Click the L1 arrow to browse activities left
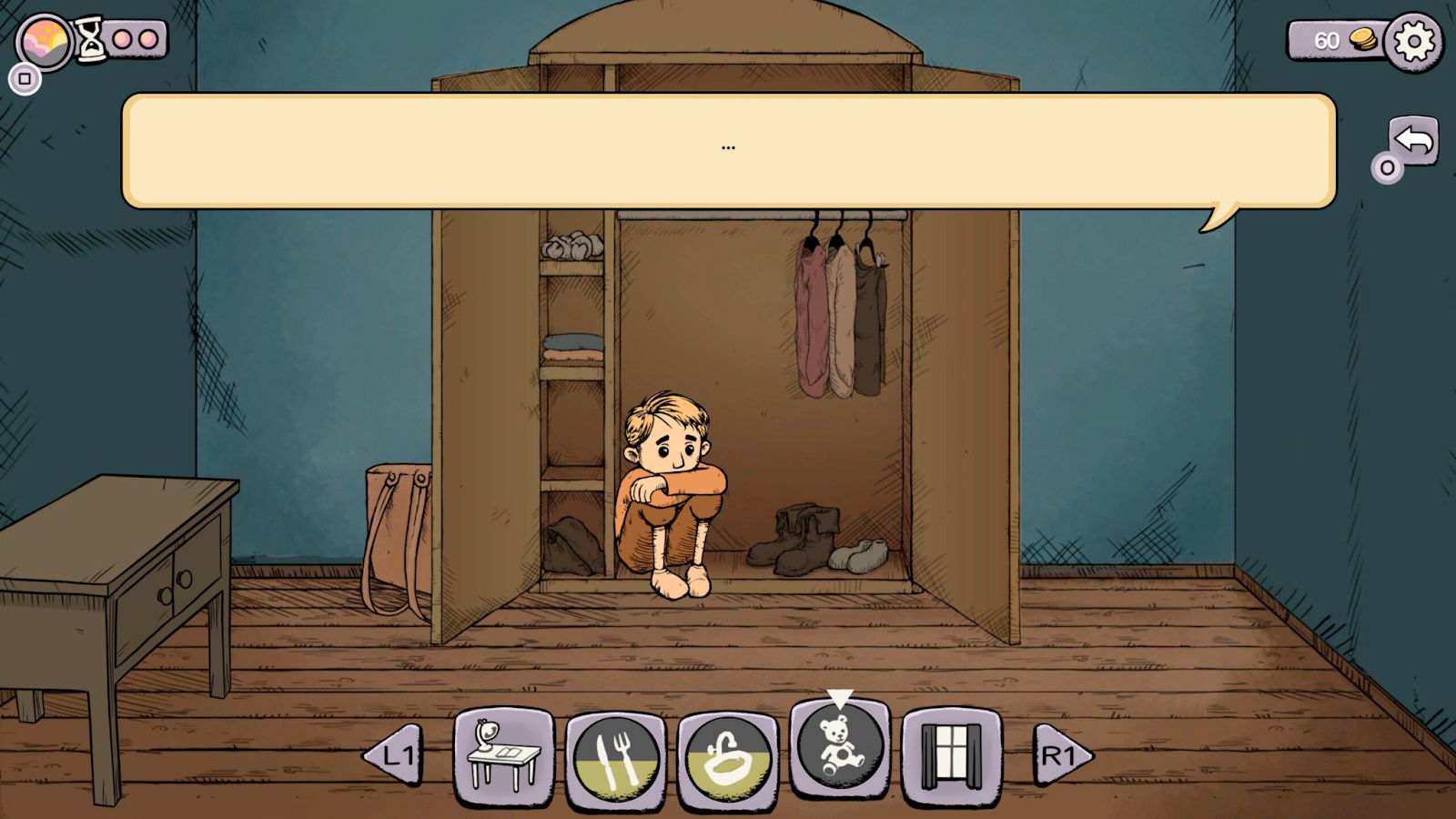Screen dimensions: 1456x819 coord(398,753)
